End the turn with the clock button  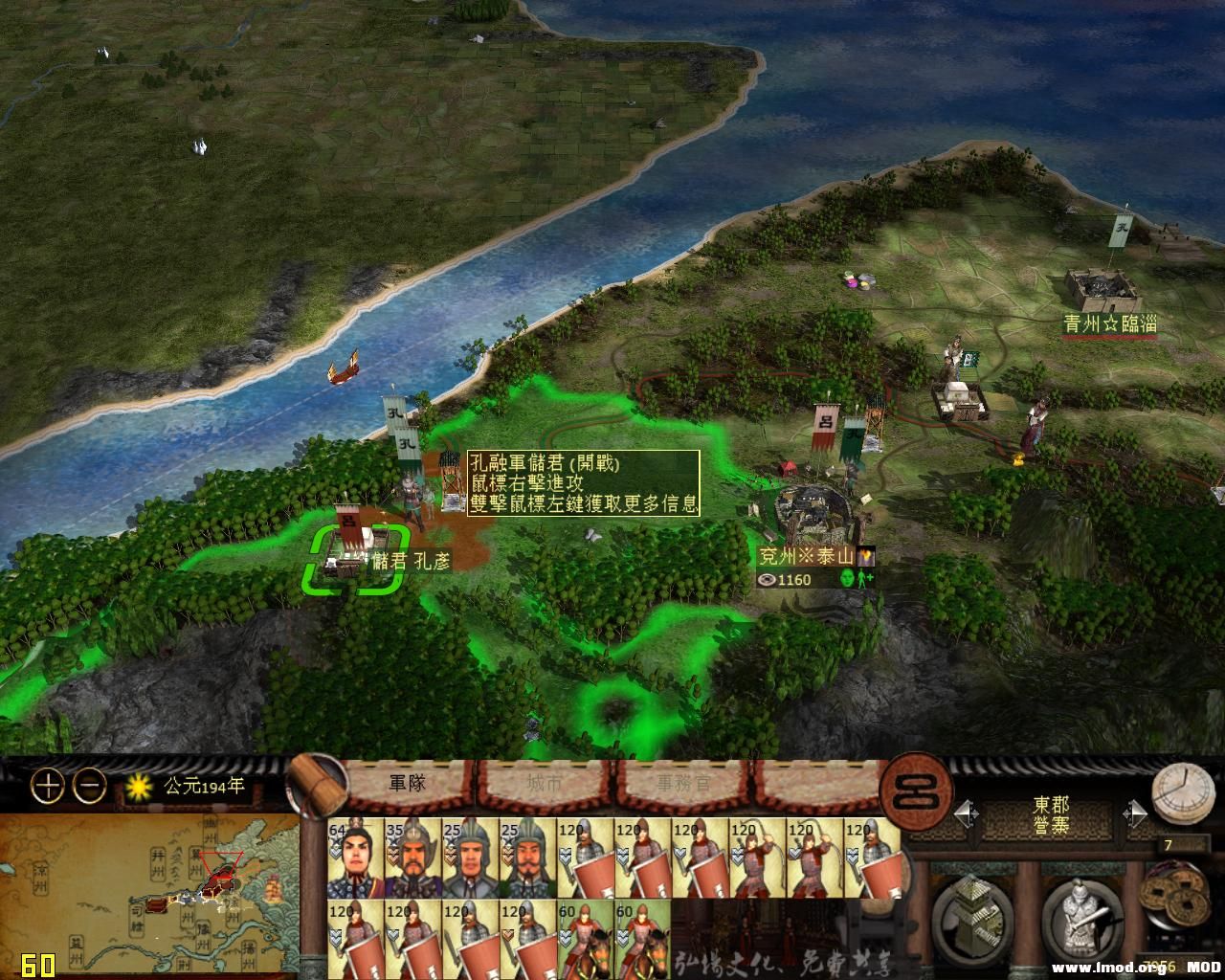point(1183,796)
